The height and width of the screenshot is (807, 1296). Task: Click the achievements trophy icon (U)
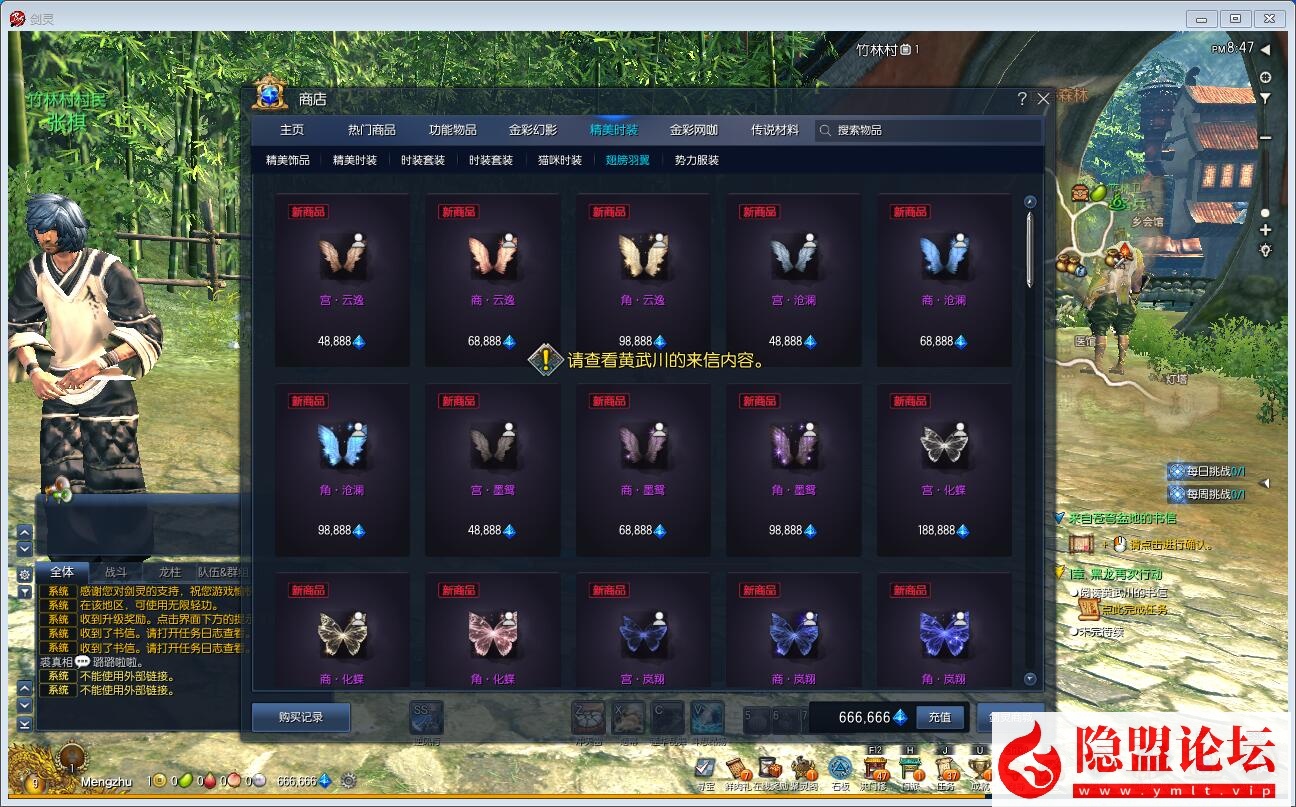[x=981, y=768]
